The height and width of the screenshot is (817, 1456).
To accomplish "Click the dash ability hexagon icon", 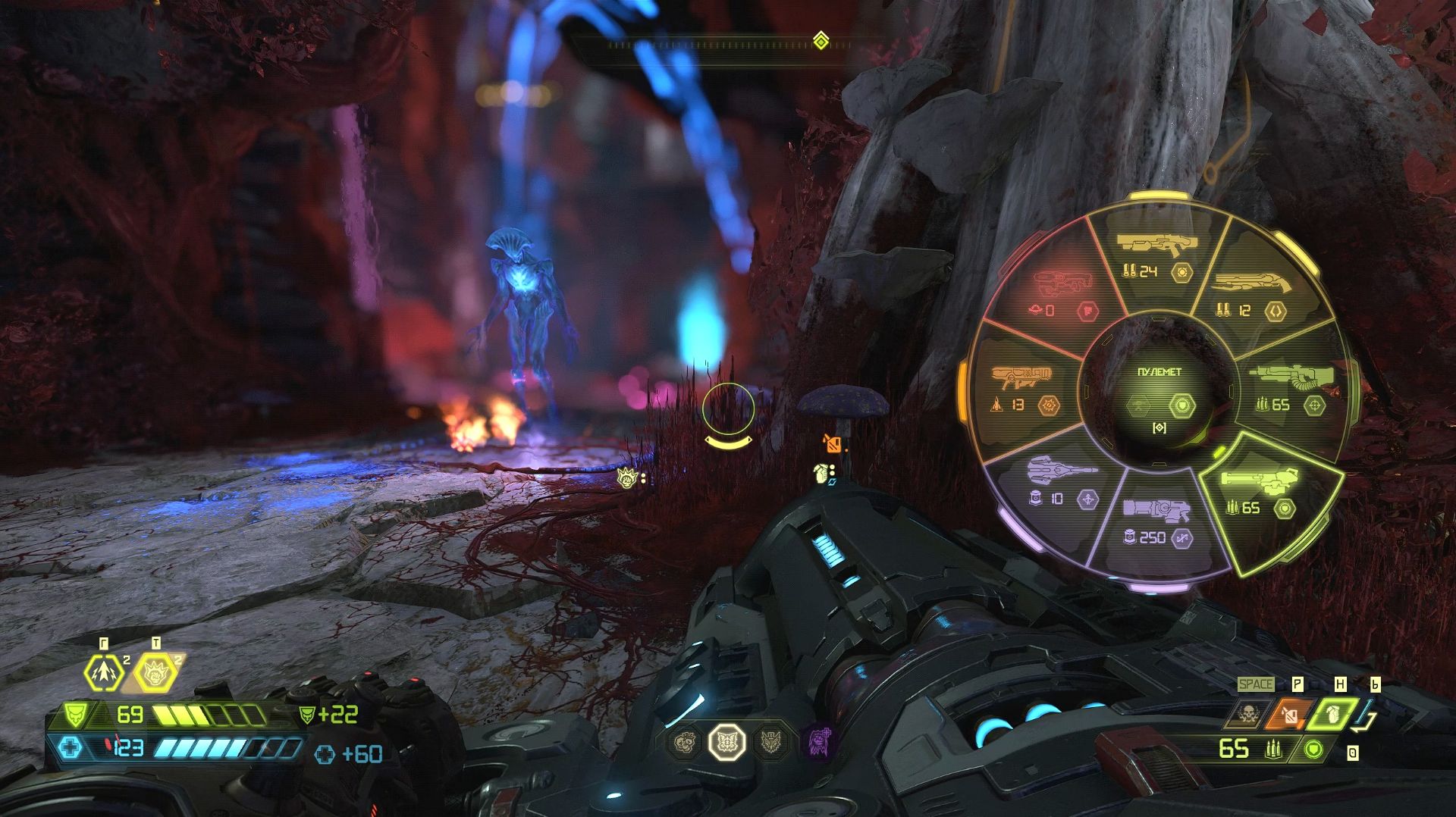I will click(103, 672).
